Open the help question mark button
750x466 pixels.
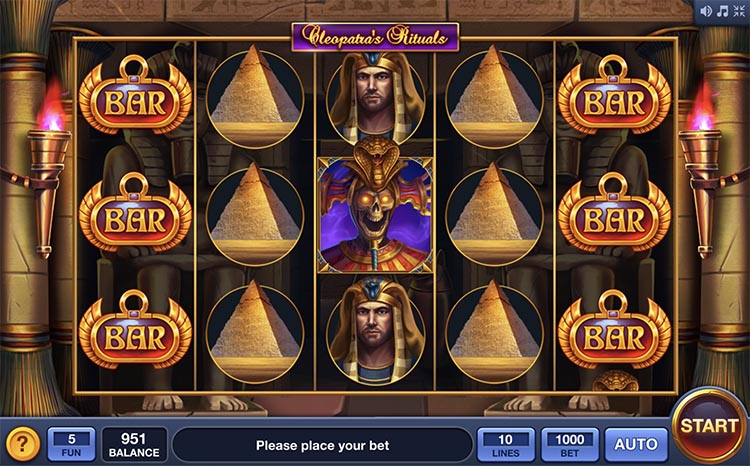point(22,443)
